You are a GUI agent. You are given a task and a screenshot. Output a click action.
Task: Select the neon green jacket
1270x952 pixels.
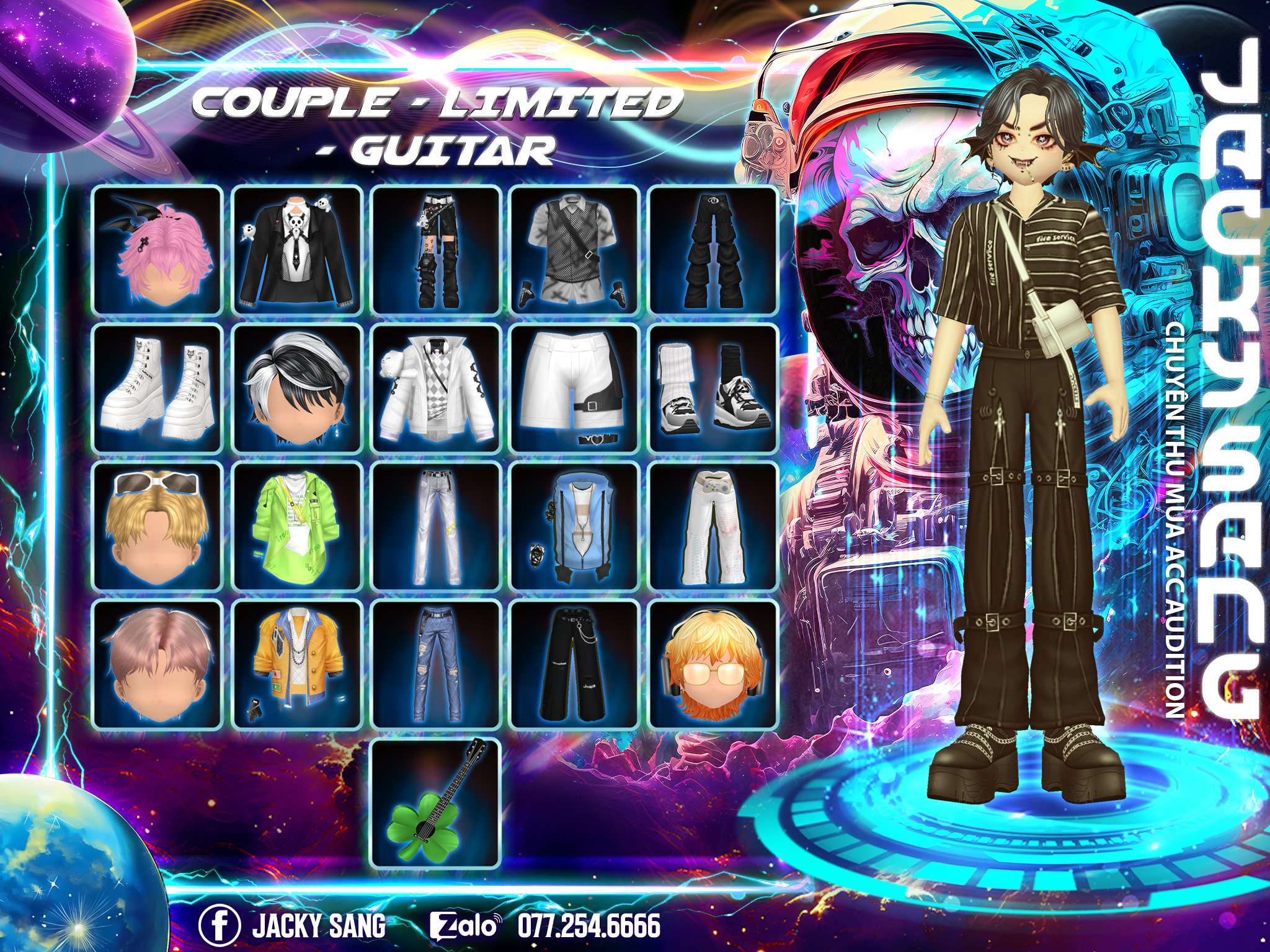[297, 526]
